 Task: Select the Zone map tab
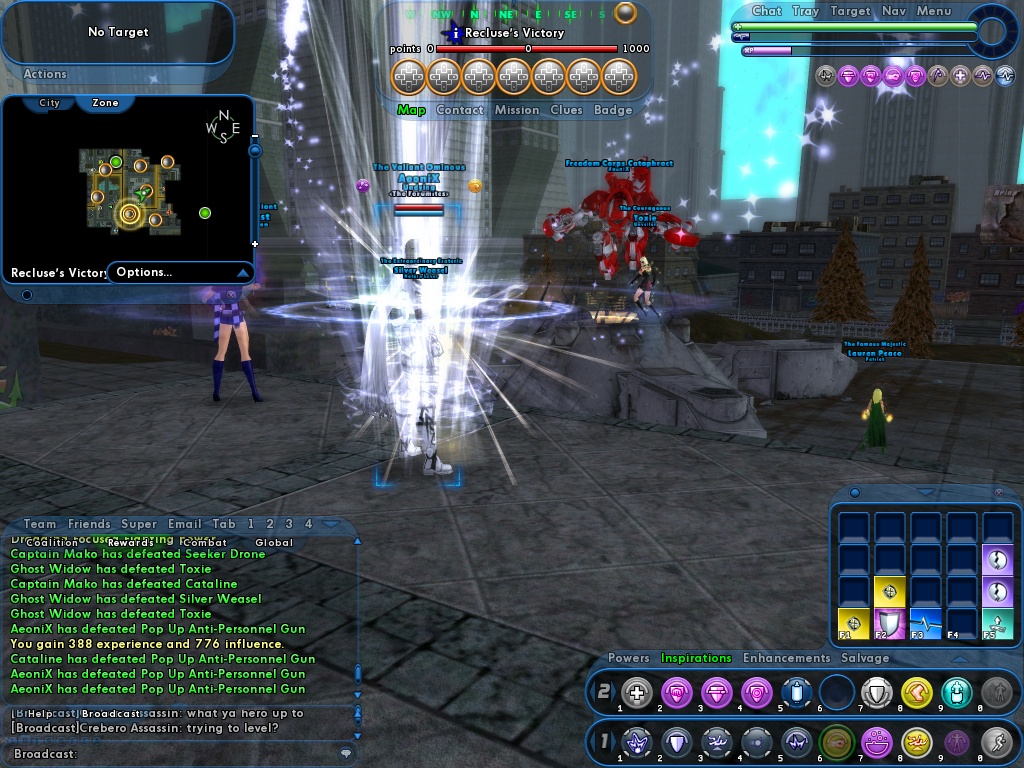(x=105, y=103)
